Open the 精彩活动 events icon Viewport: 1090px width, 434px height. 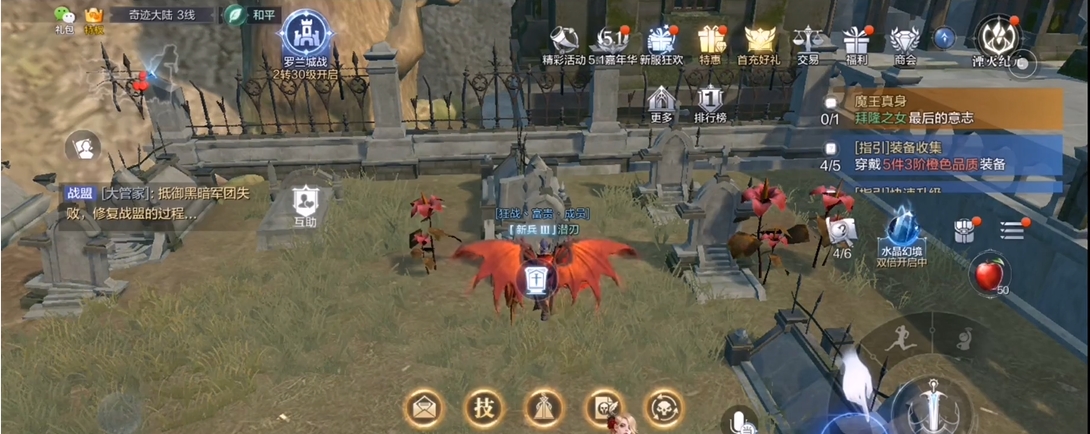click(x=566, y=41)
